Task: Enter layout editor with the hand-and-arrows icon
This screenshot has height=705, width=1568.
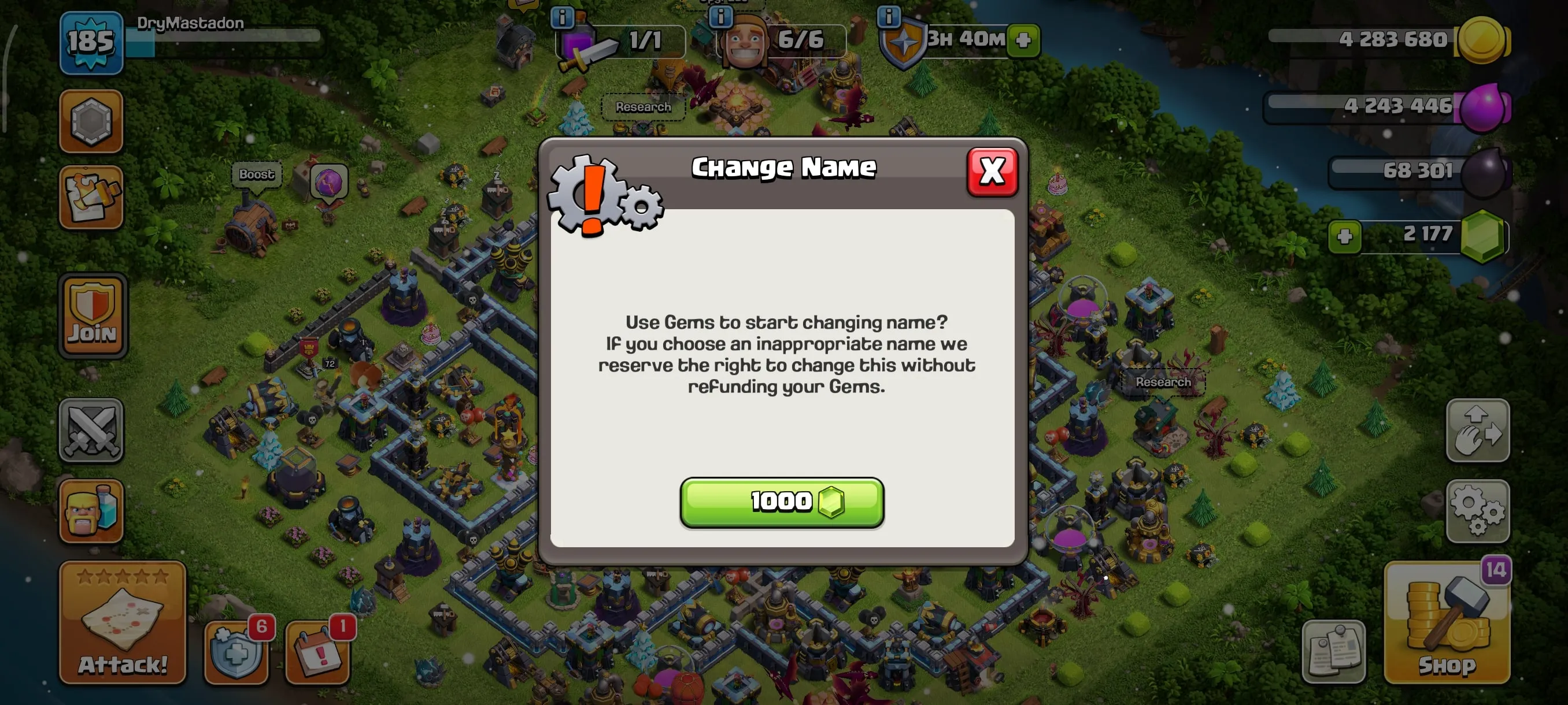Action: [1478, 431]
